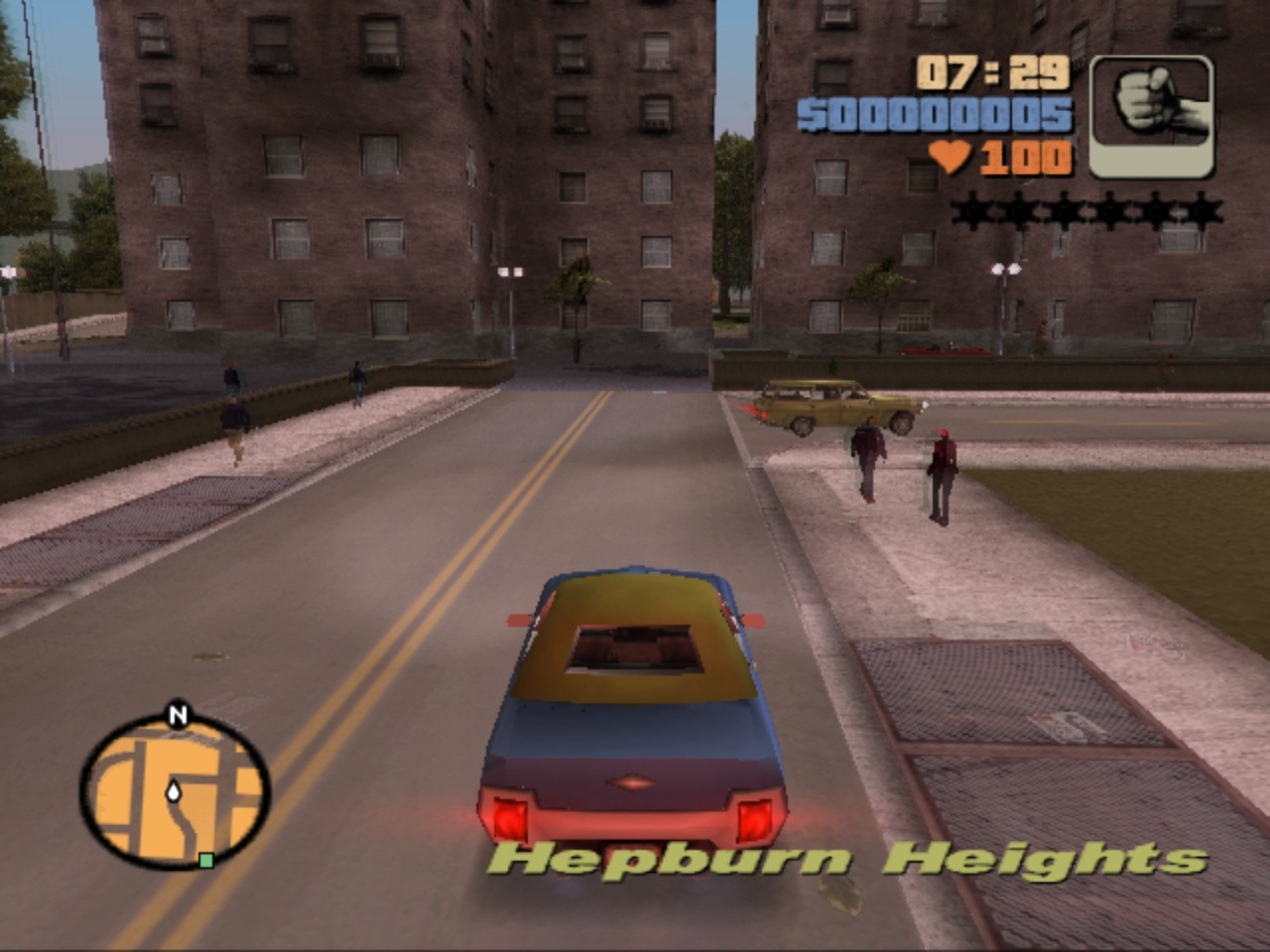Click the north indicator on the radar
This screenshot has height=952, width=1270.
click(x=178, y=715)
